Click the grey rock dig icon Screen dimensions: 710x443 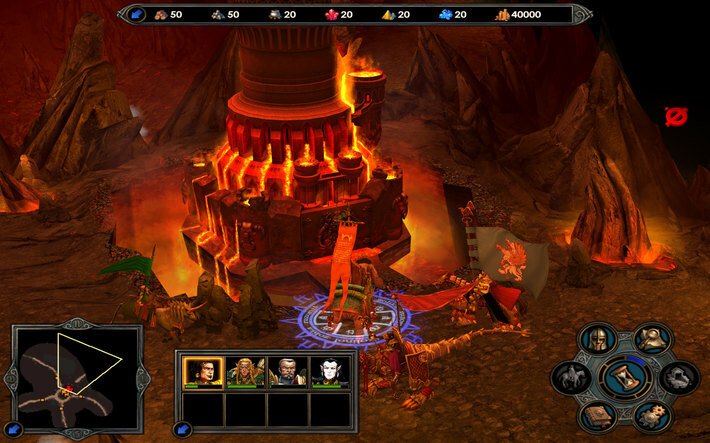click(680, 377)
